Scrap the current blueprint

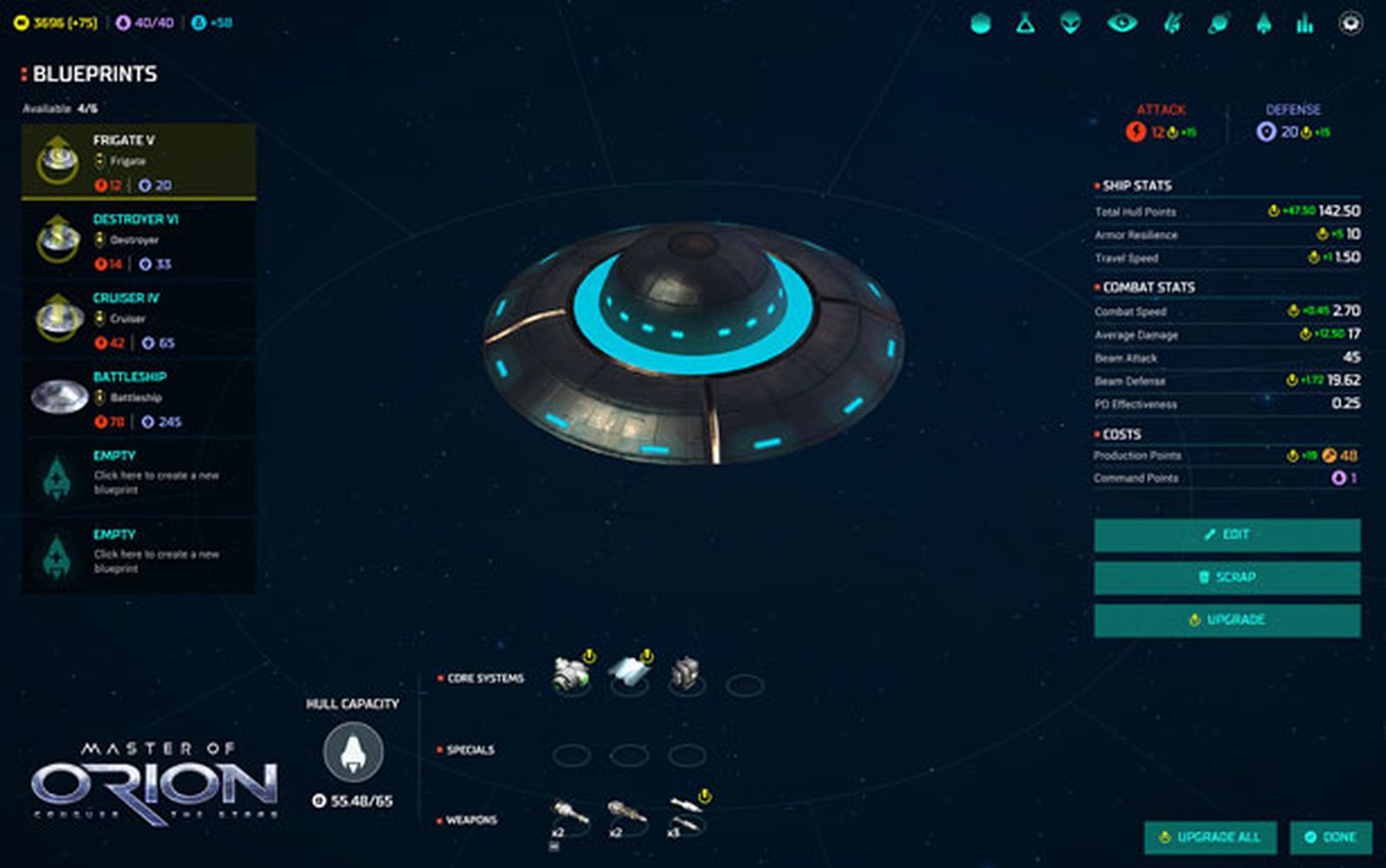1227,577
